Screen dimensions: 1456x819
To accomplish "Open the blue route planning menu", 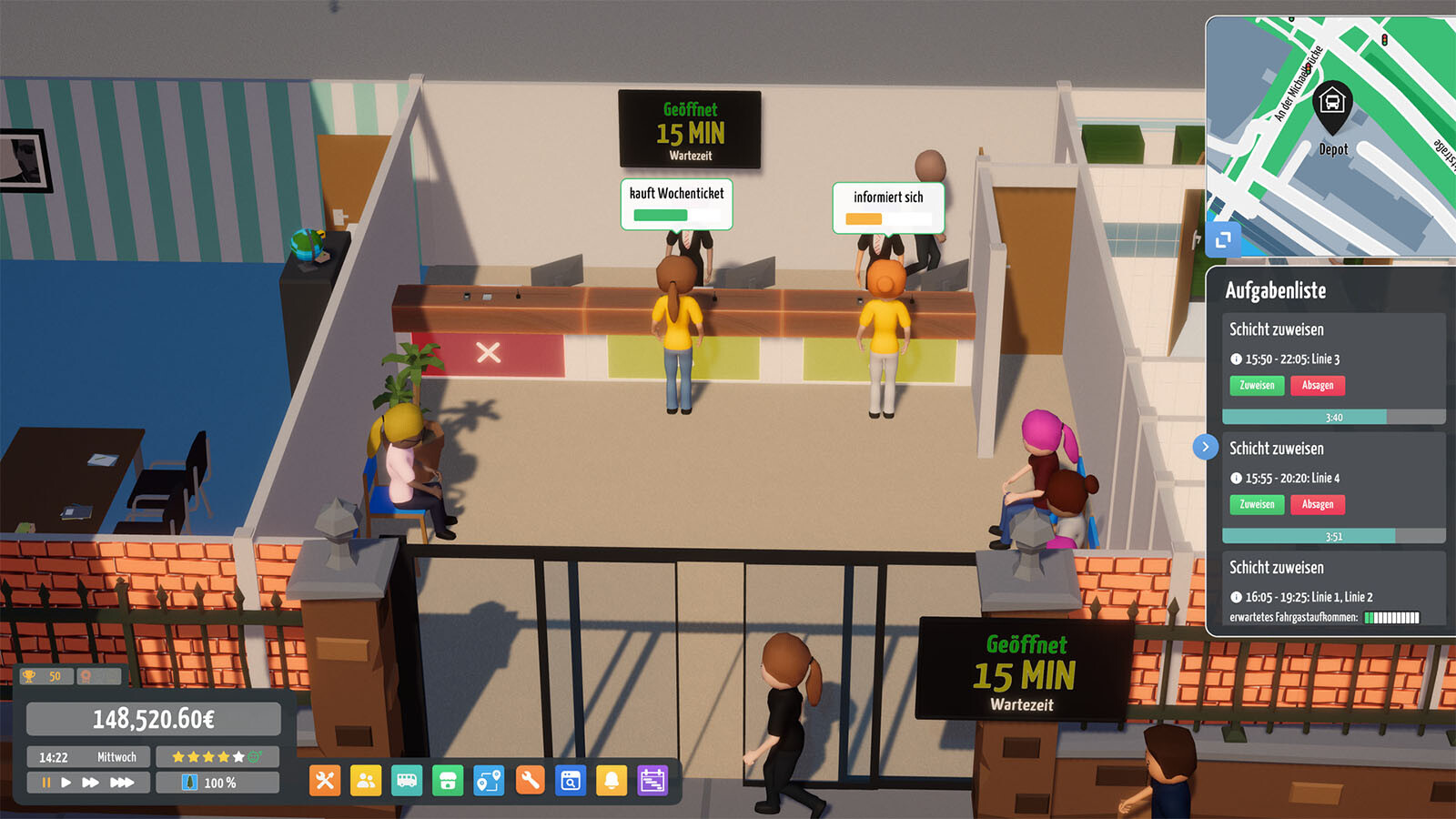I will coord(489,781).
